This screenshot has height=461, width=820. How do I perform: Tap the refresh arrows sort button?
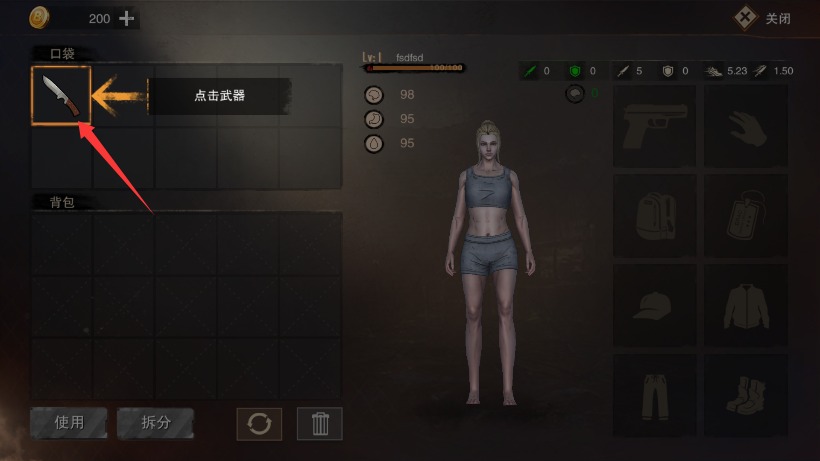coord(259,423)
